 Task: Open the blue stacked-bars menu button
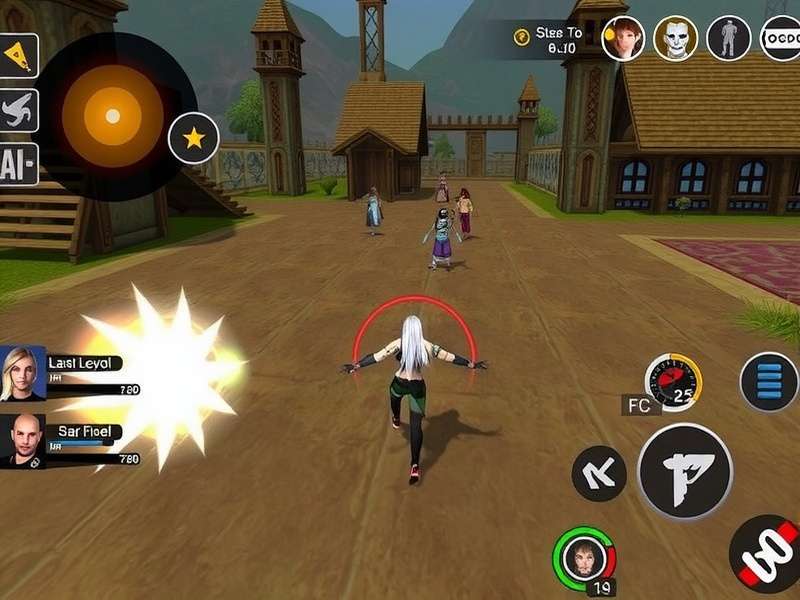(x=769, y=382)
